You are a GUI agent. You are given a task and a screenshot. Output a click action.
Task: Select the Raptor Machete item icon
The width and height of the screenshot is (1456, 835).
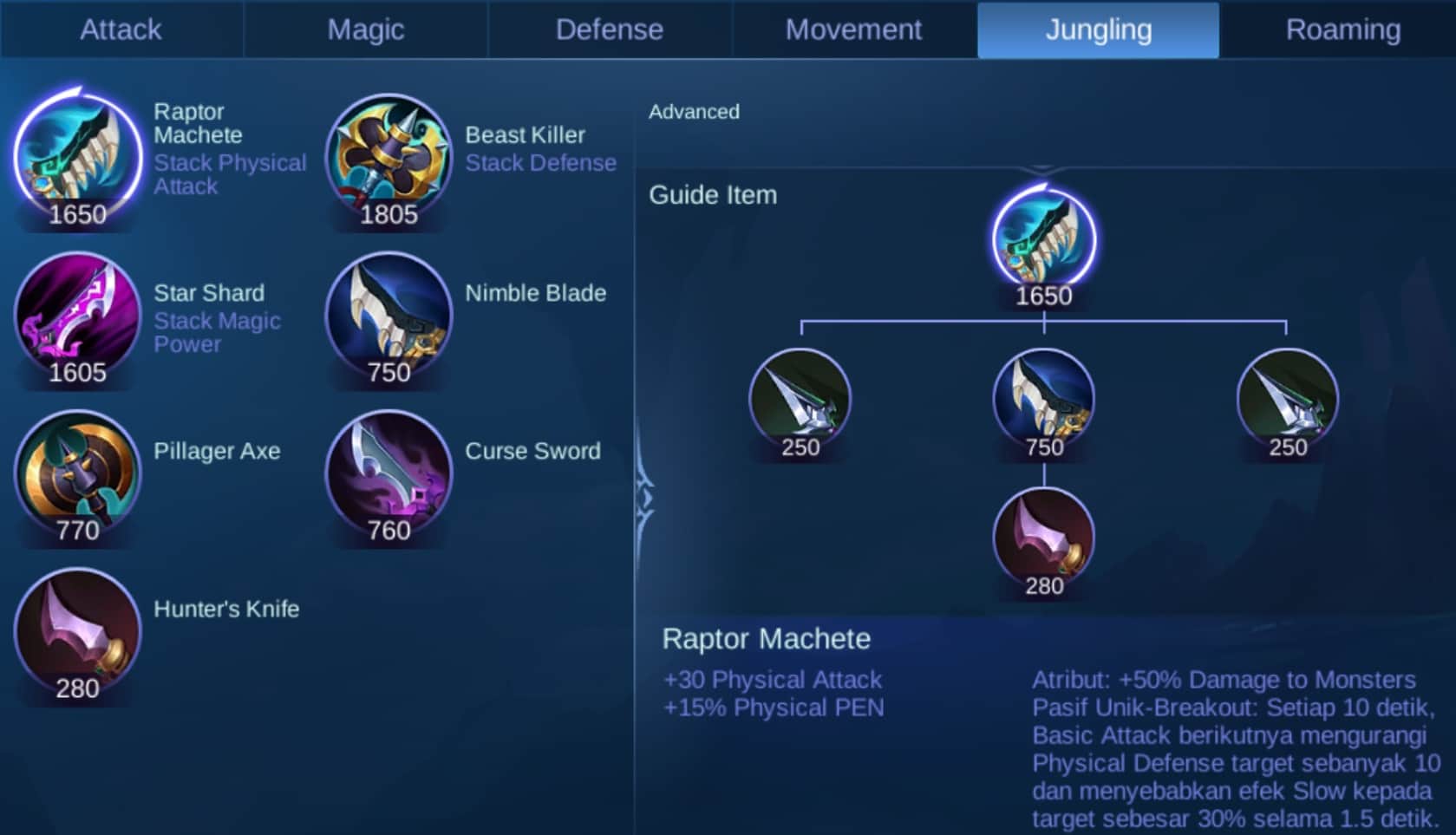tap(76, 156)
